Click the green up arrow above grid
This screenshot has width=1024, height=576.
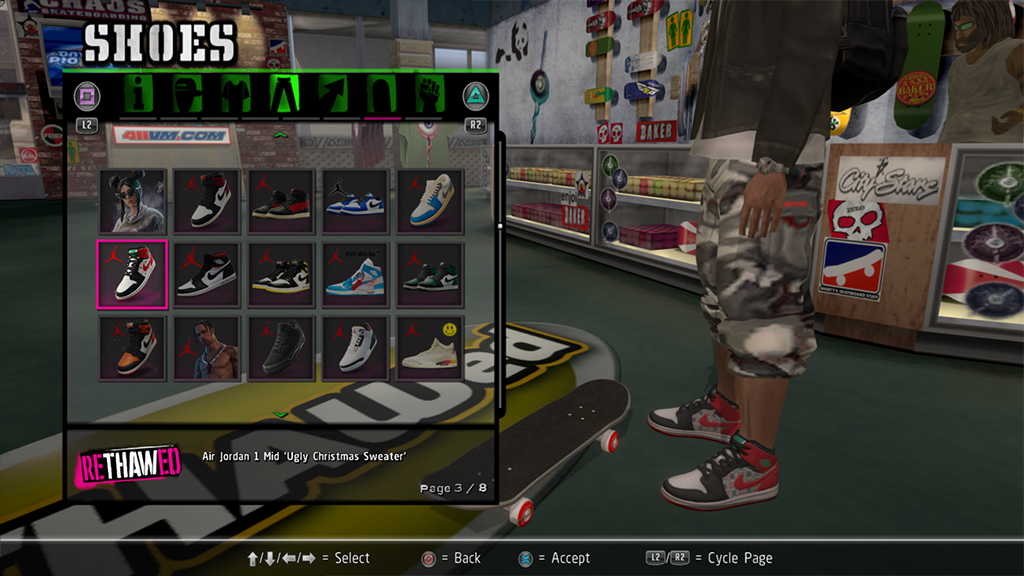(281, 134)
